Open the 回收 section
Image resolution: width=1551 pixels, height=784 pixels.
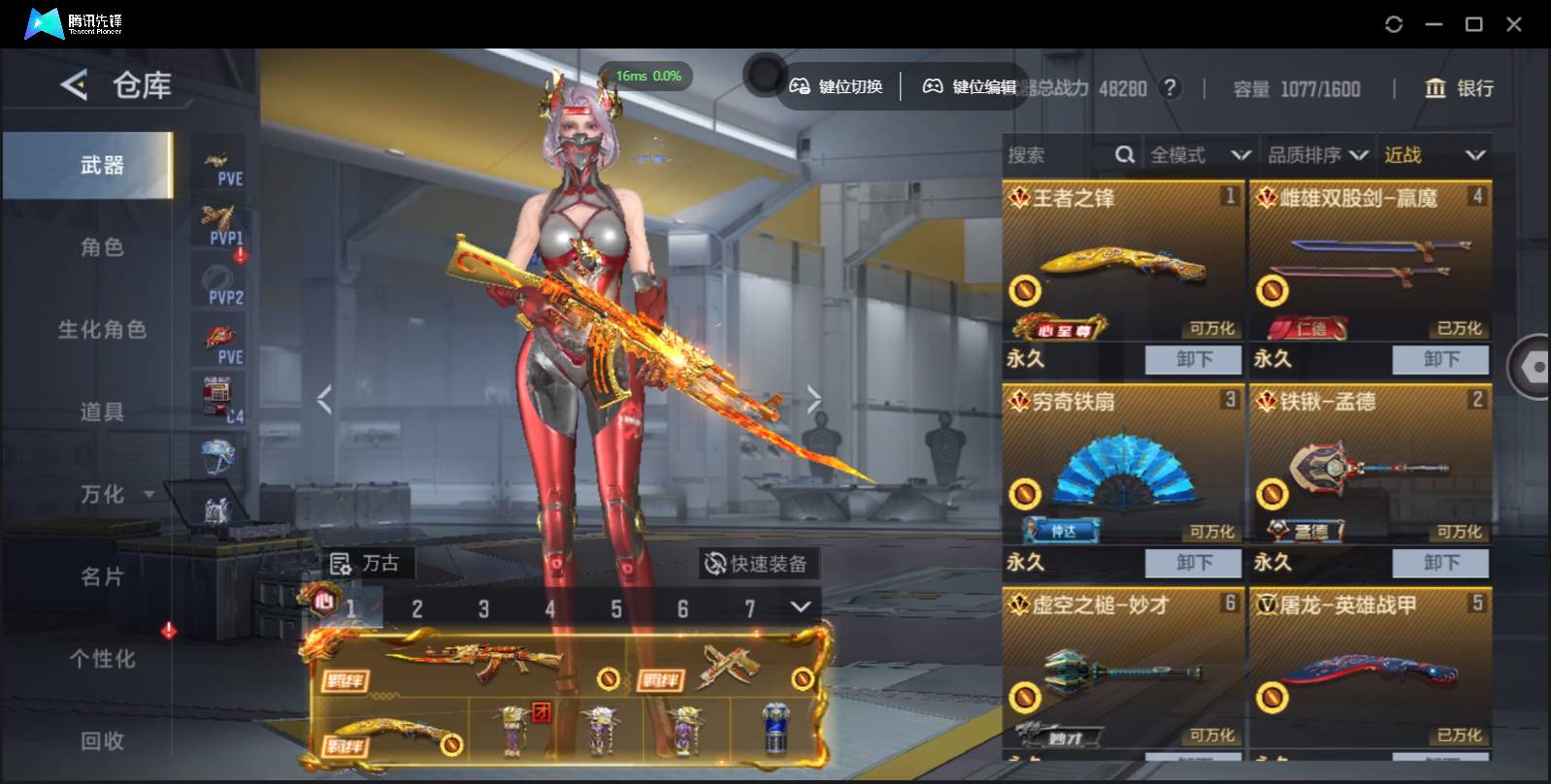tap(102, 741)
